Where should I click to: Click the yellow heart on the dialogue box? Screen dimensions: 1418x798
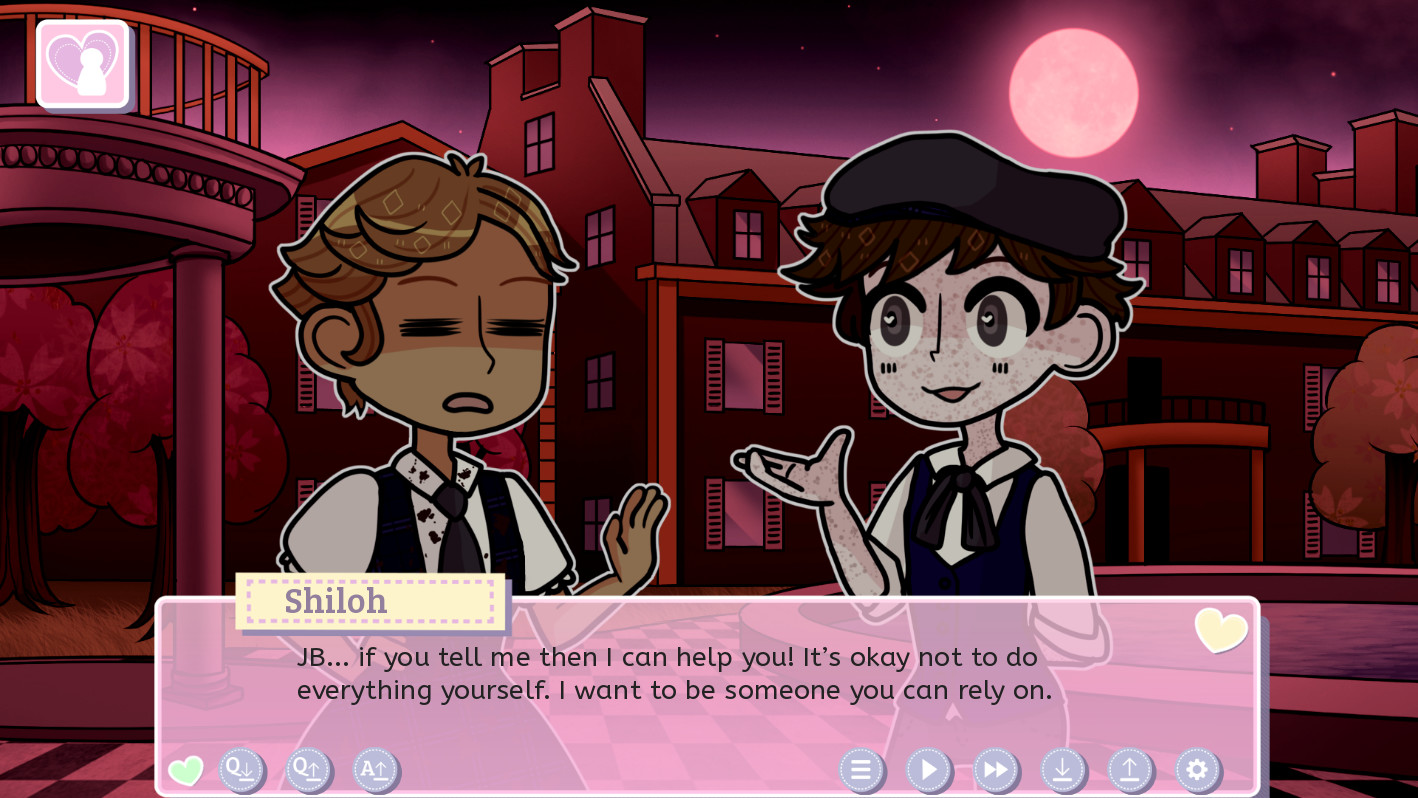1220,632
